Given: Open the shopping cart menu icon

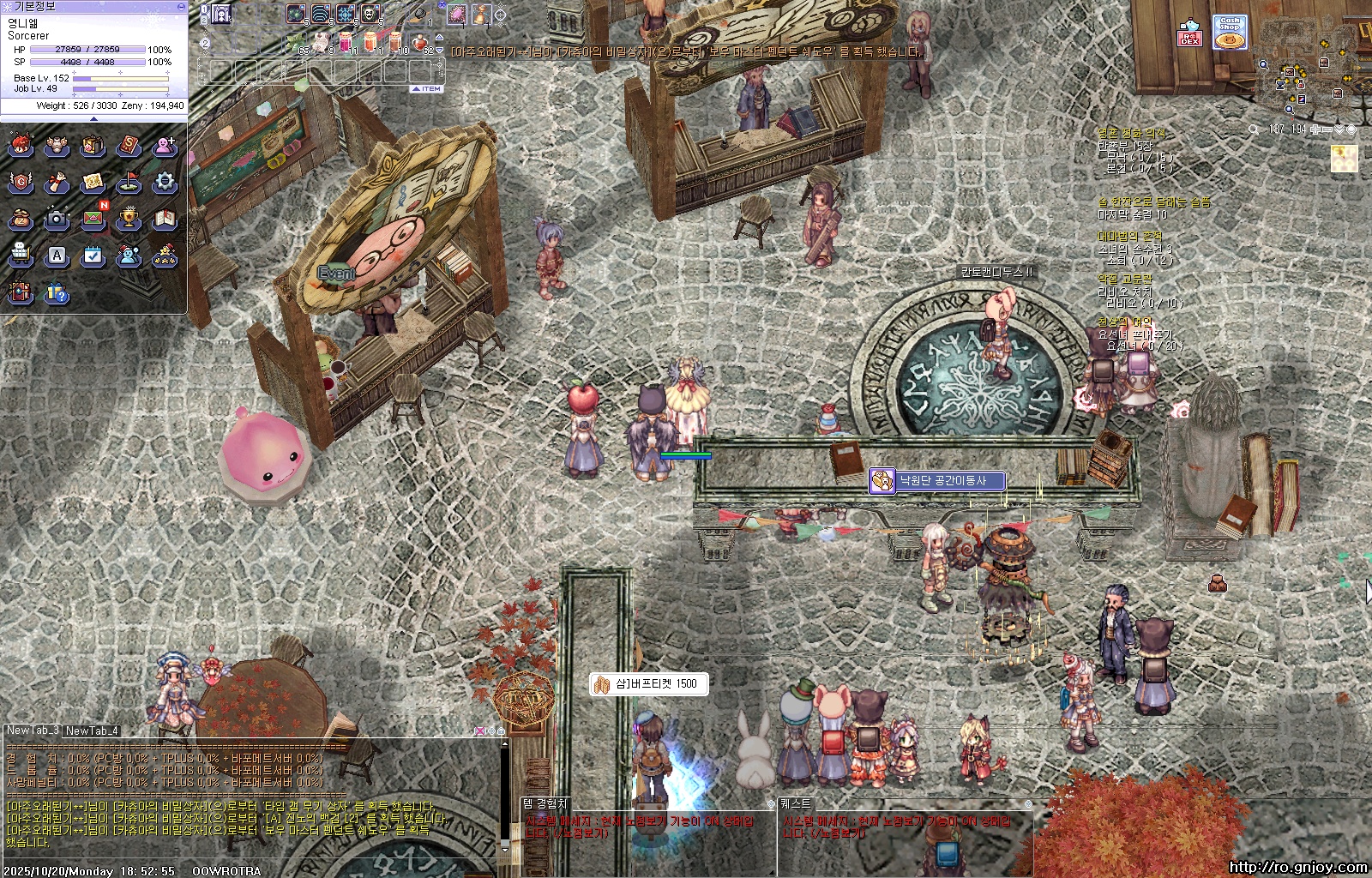Looking at the screenshot, I should (x=21, y=256).
